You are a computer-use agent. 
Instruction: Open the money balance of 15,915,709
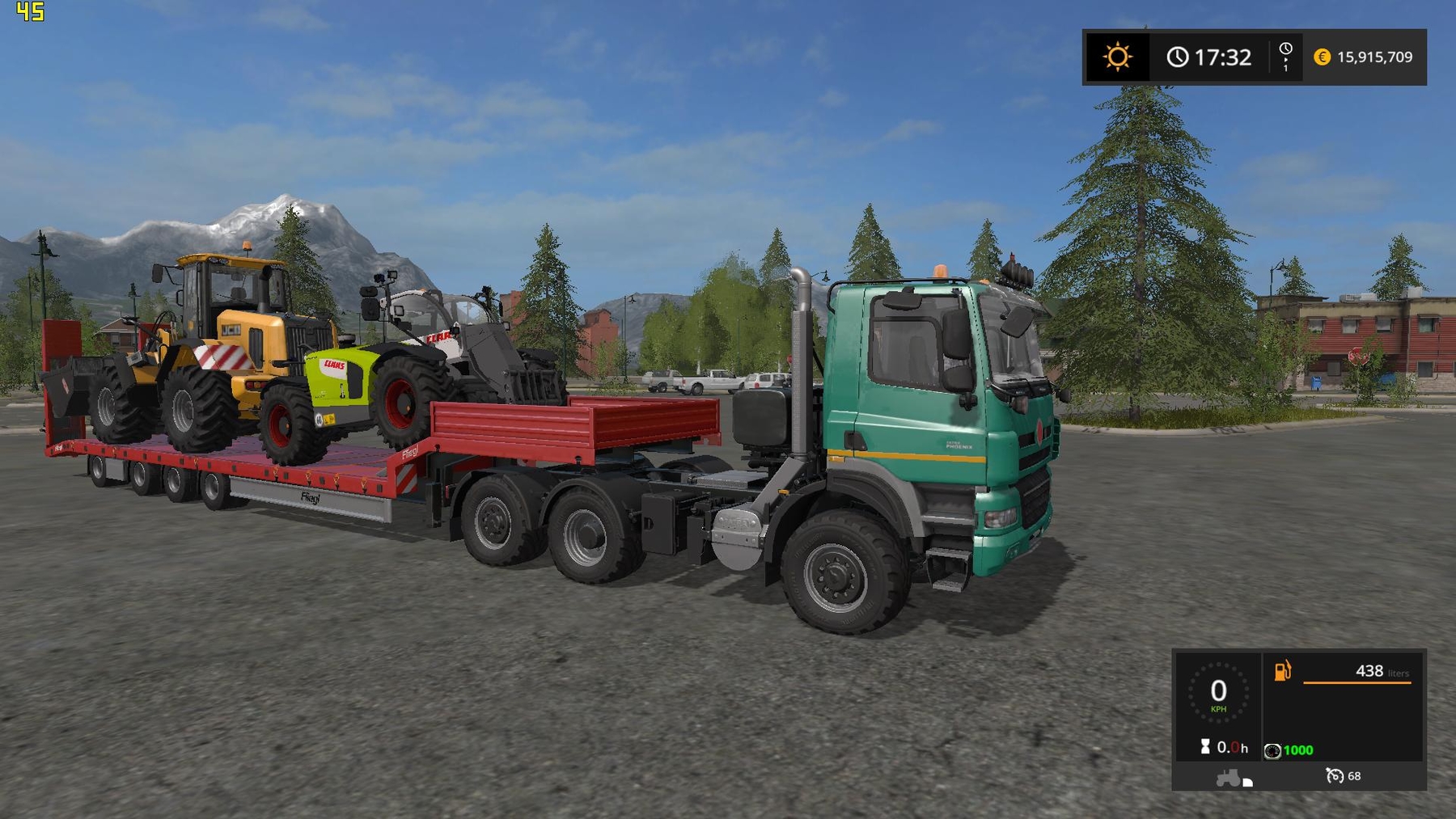[1375, 57]
